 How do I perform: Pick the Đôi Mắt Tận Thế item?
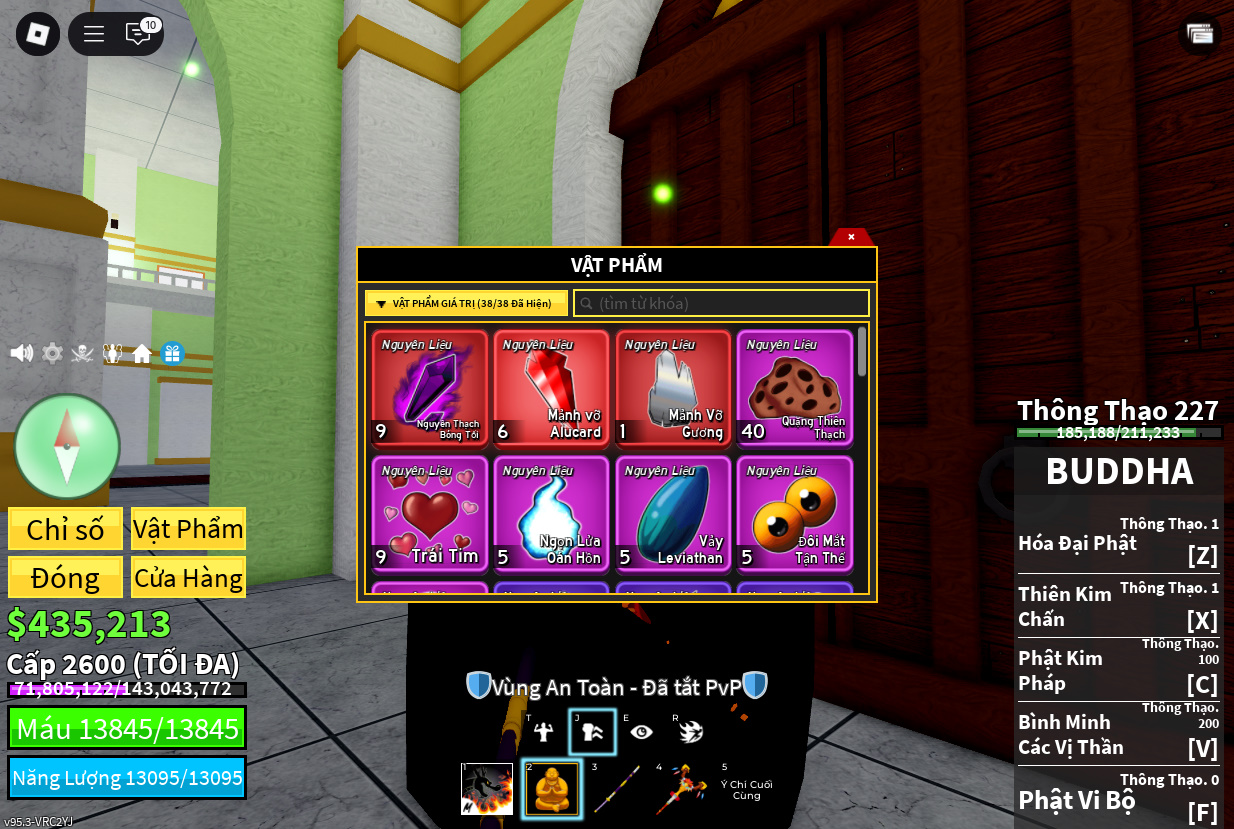coord(795,513)
